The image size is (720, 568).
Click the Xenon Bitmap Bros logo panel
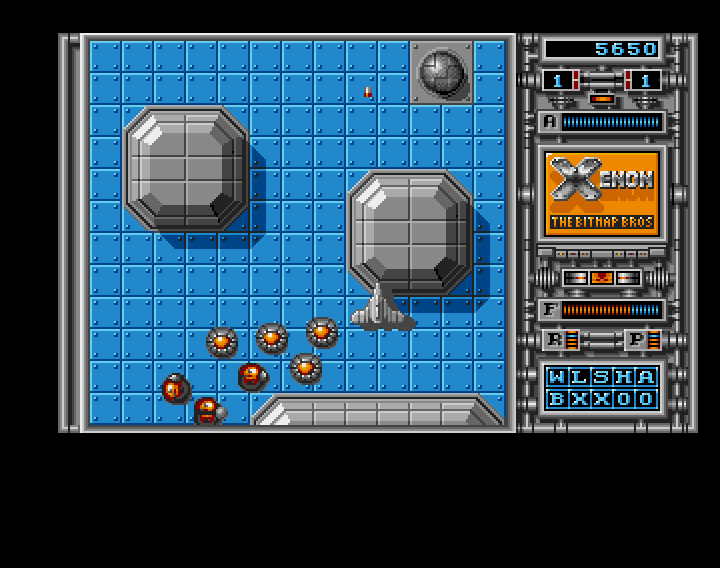pyautogui.click(x=602, y=192)
